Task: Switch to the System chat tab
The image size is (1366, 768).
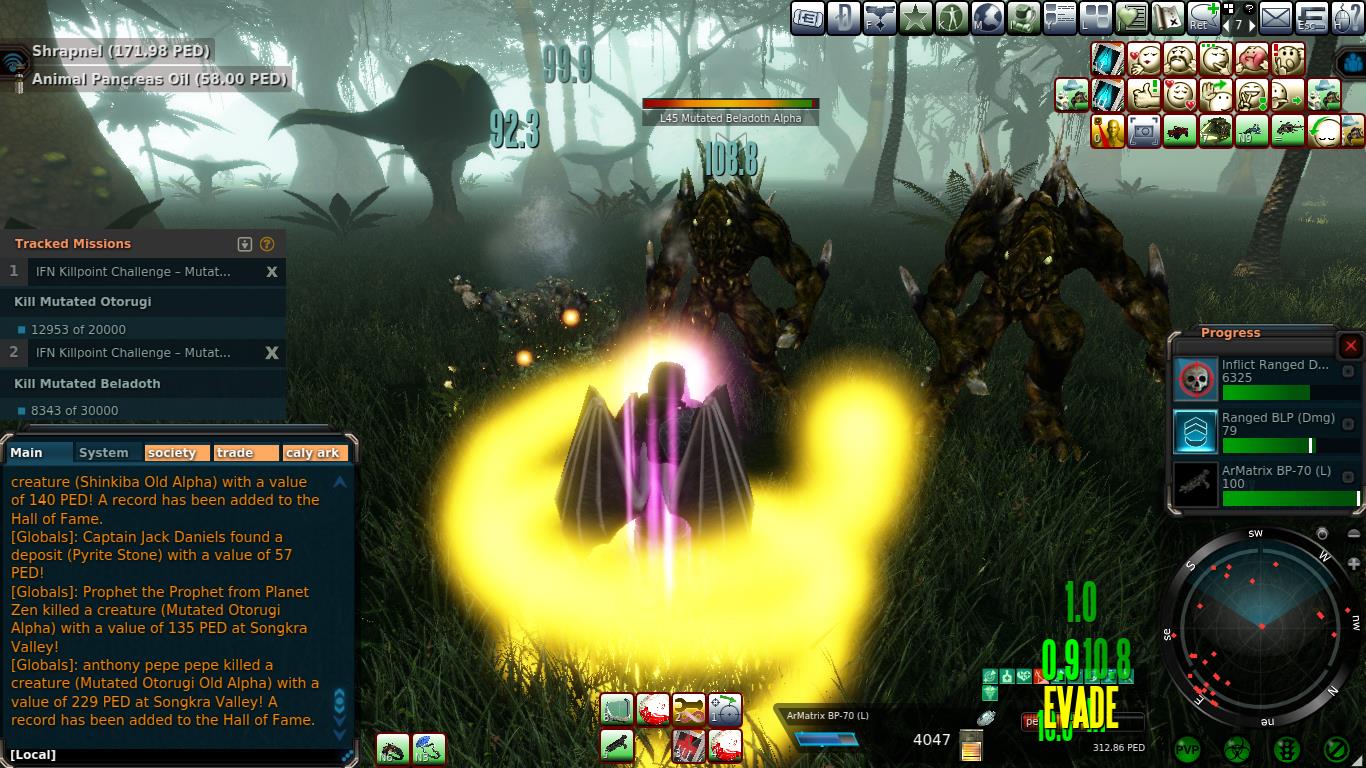Action: click(x=104, y=453)
